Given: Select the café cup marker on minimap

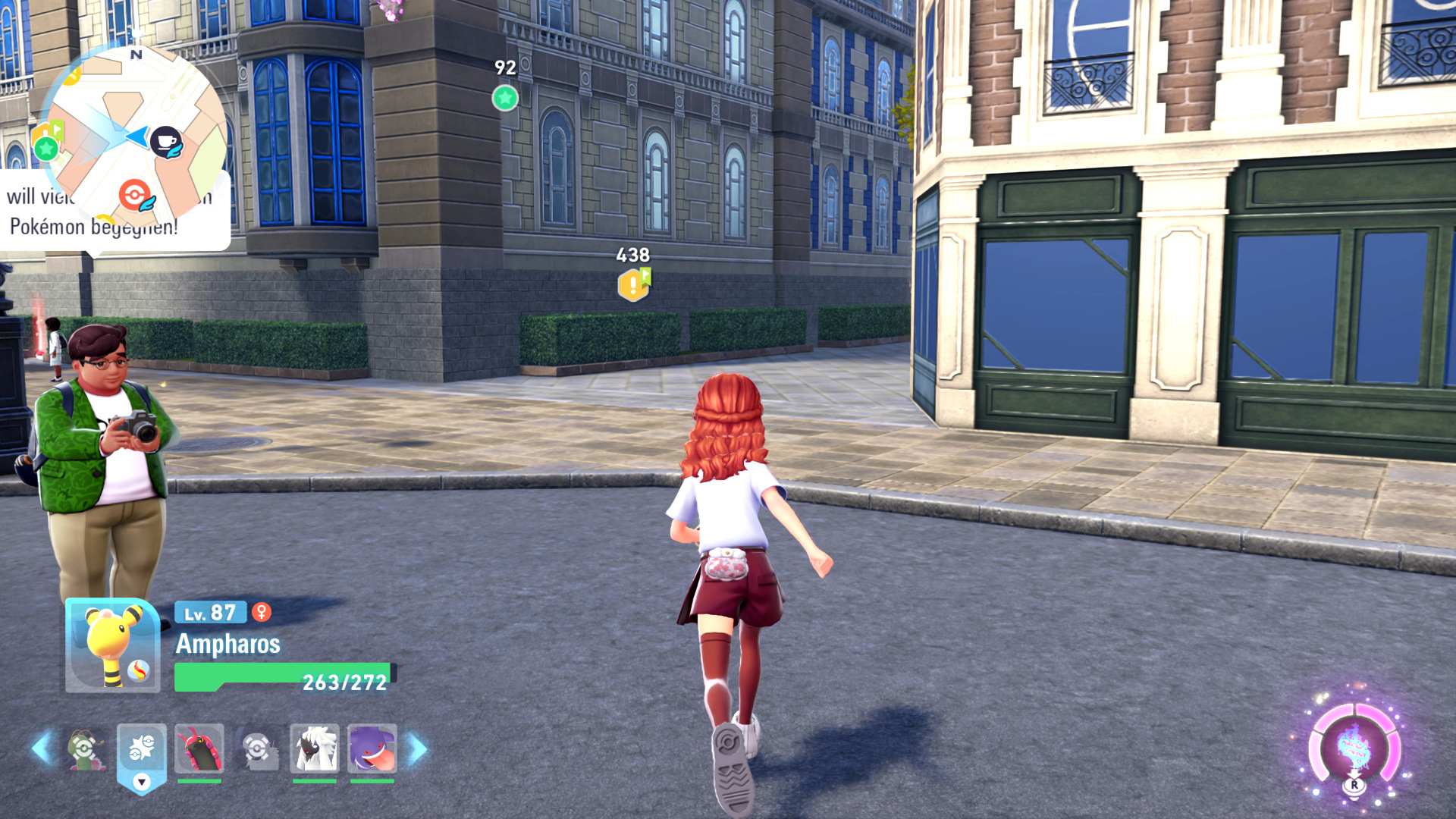Looking at the screenshot, I should tap(166, 141).
